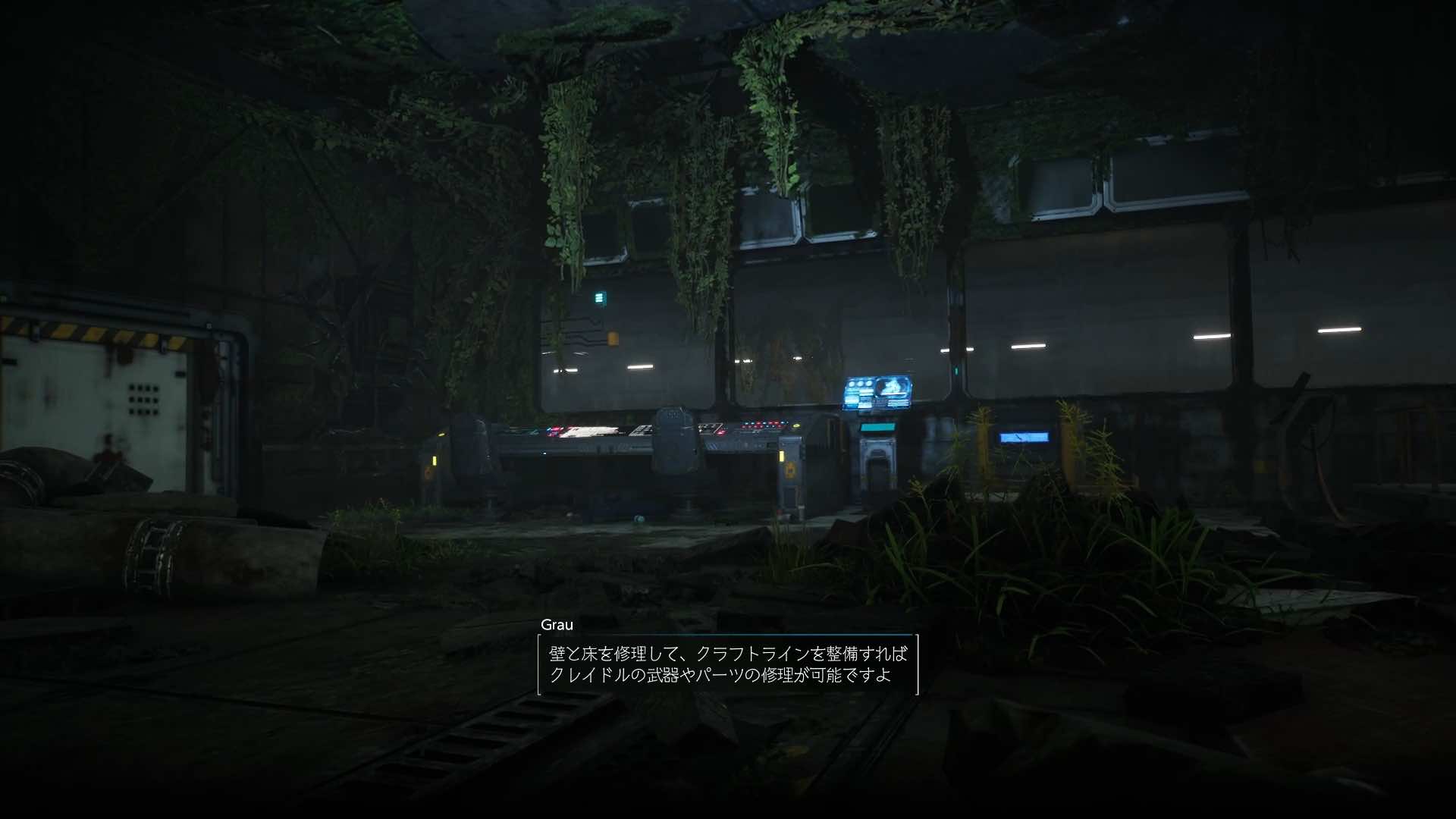This screenshot has width=1456, height=819.
Task: Click the cyan display panel below the terminal
Action: point(877,427)
